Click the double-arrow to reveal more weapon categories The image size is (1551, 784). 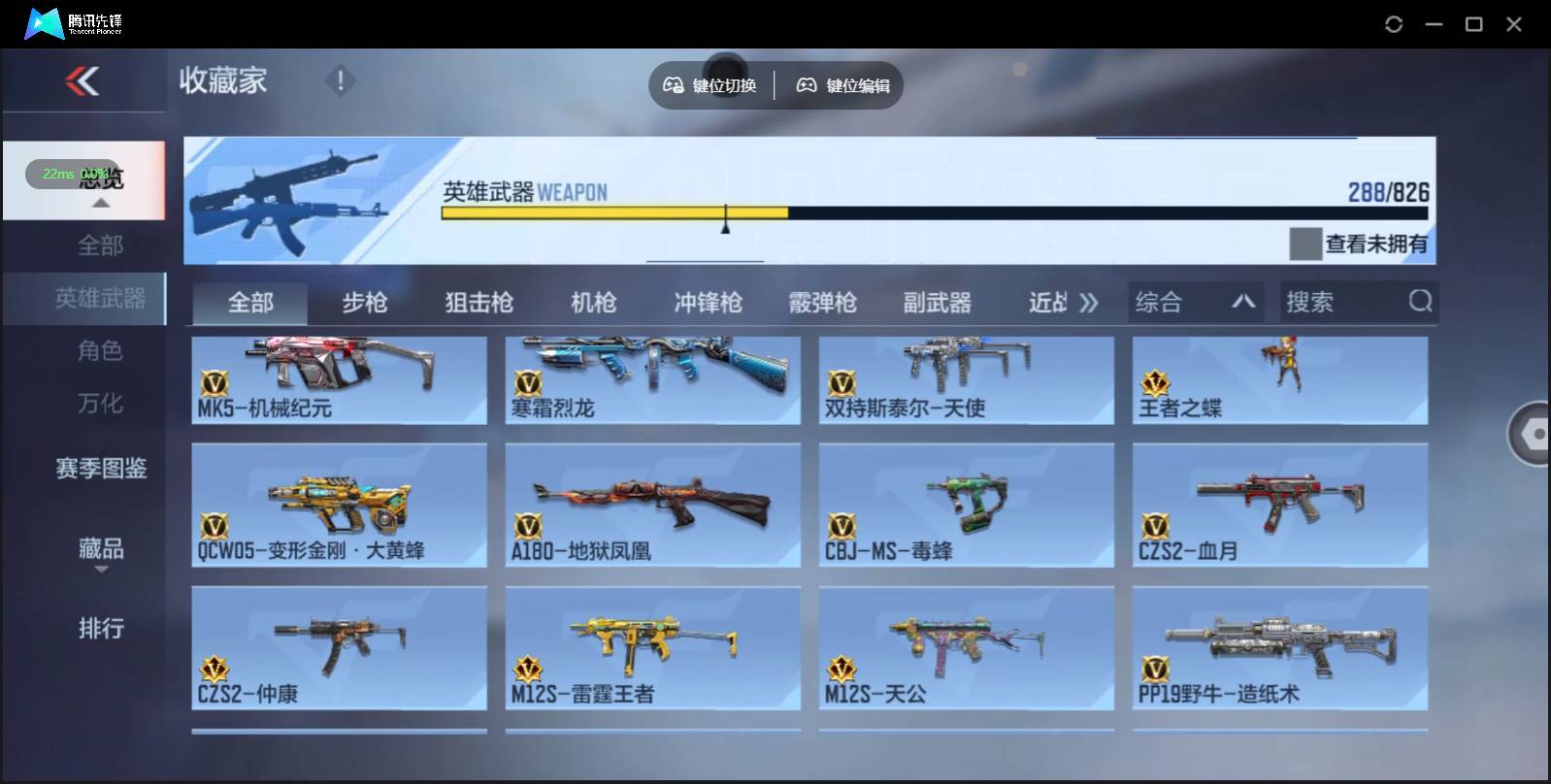(1091, 302)
